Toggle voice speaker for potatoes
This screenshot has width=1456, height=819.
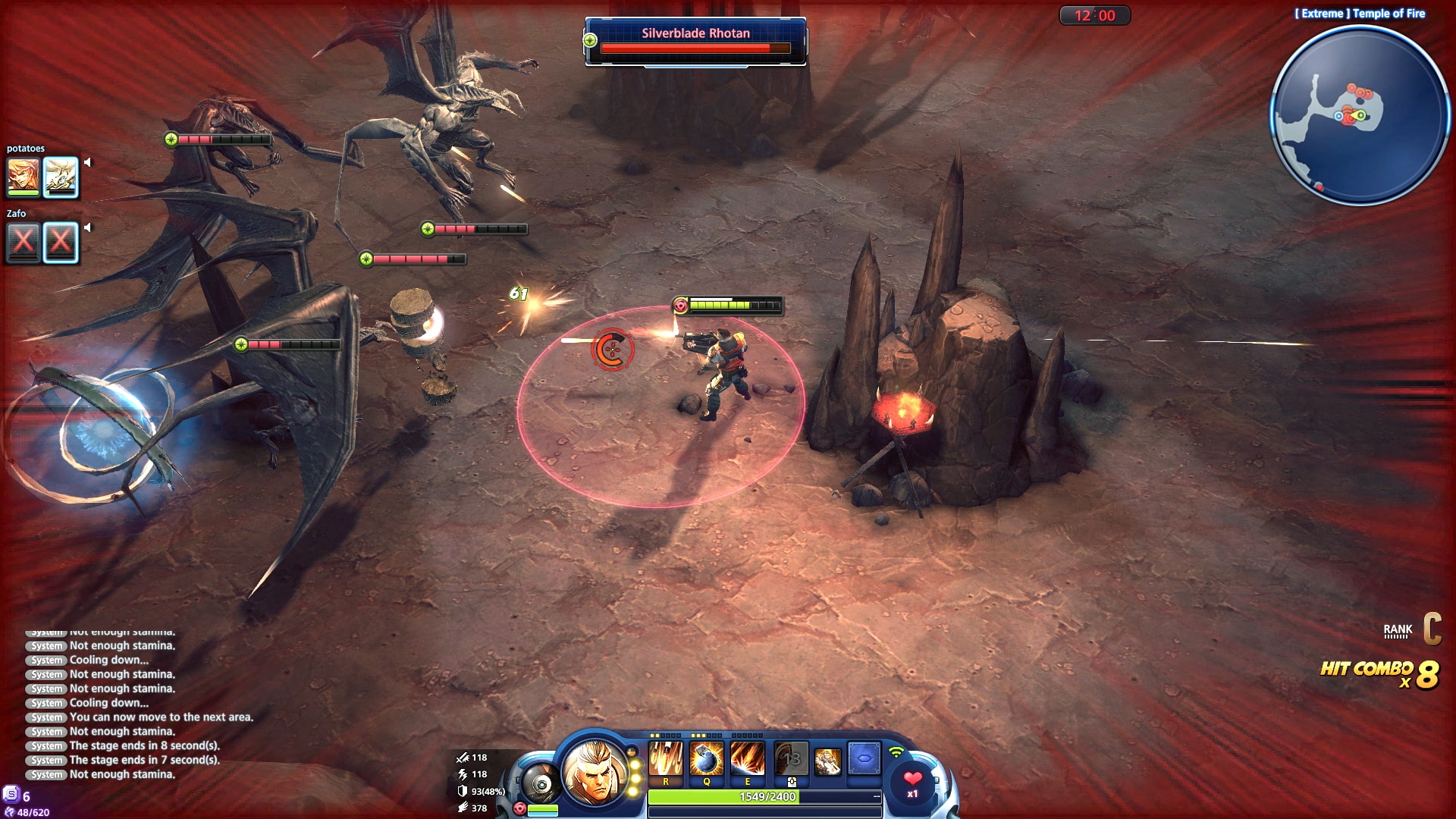click(x=87, y=162)
